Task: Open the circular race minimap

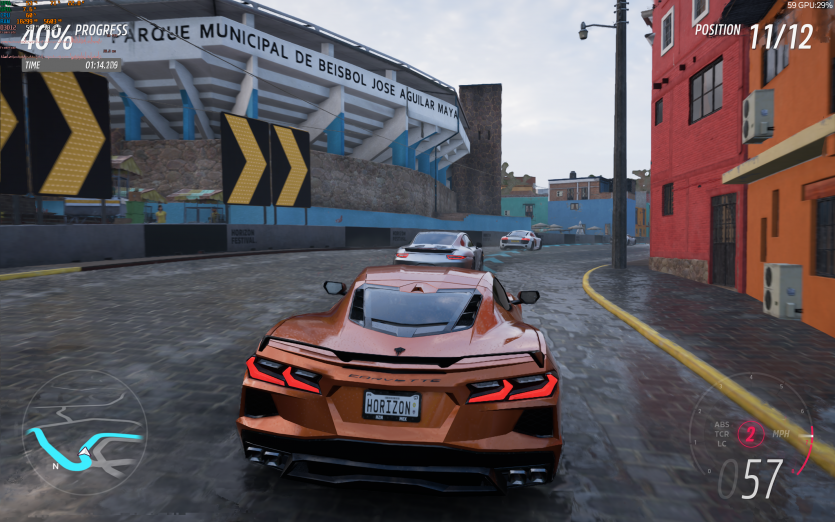Action: tap(84, 432)
